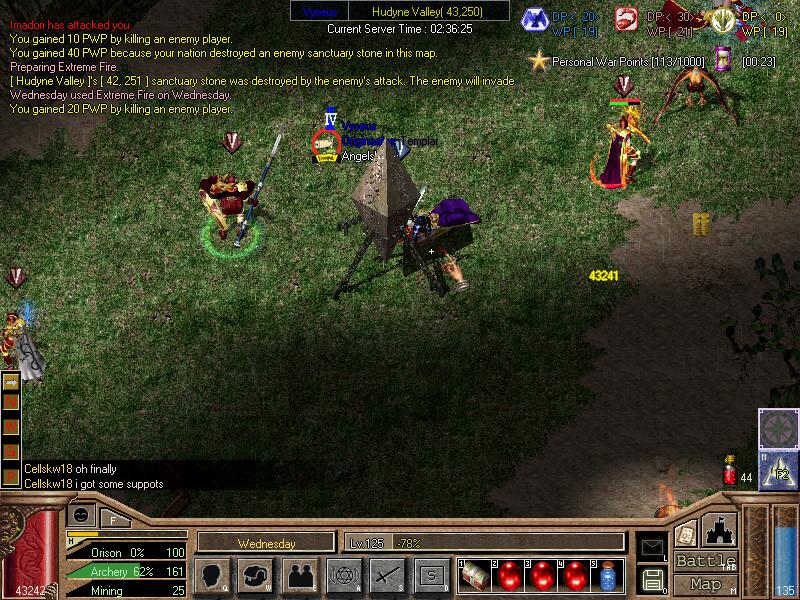Viewport: 800px width, 600px height.
Task: Activate the F2 skill slot icon
Action: click(x=778, y=470)
